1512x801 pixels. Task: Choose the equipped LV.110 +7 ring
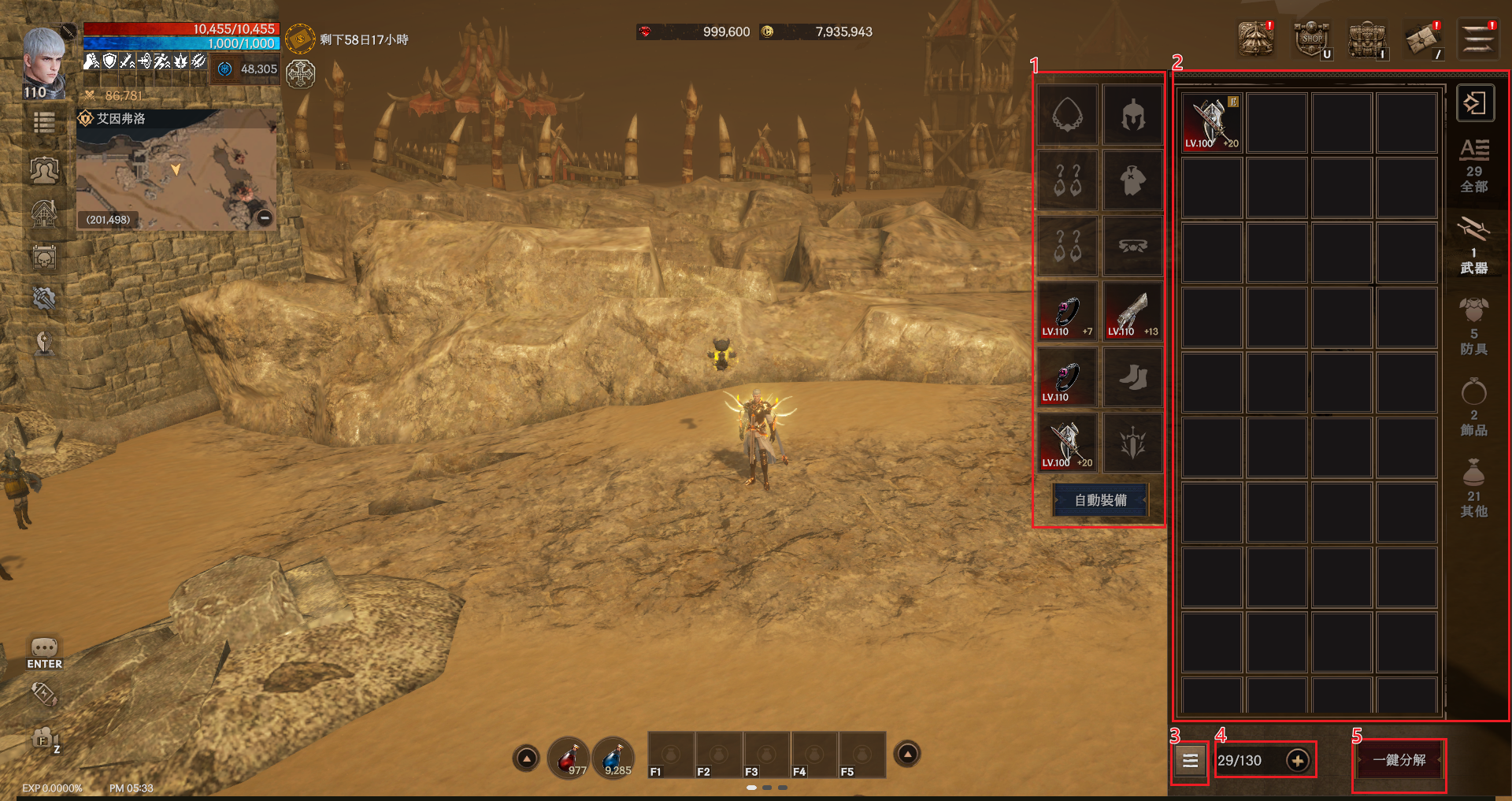[x=1067, y=312]
